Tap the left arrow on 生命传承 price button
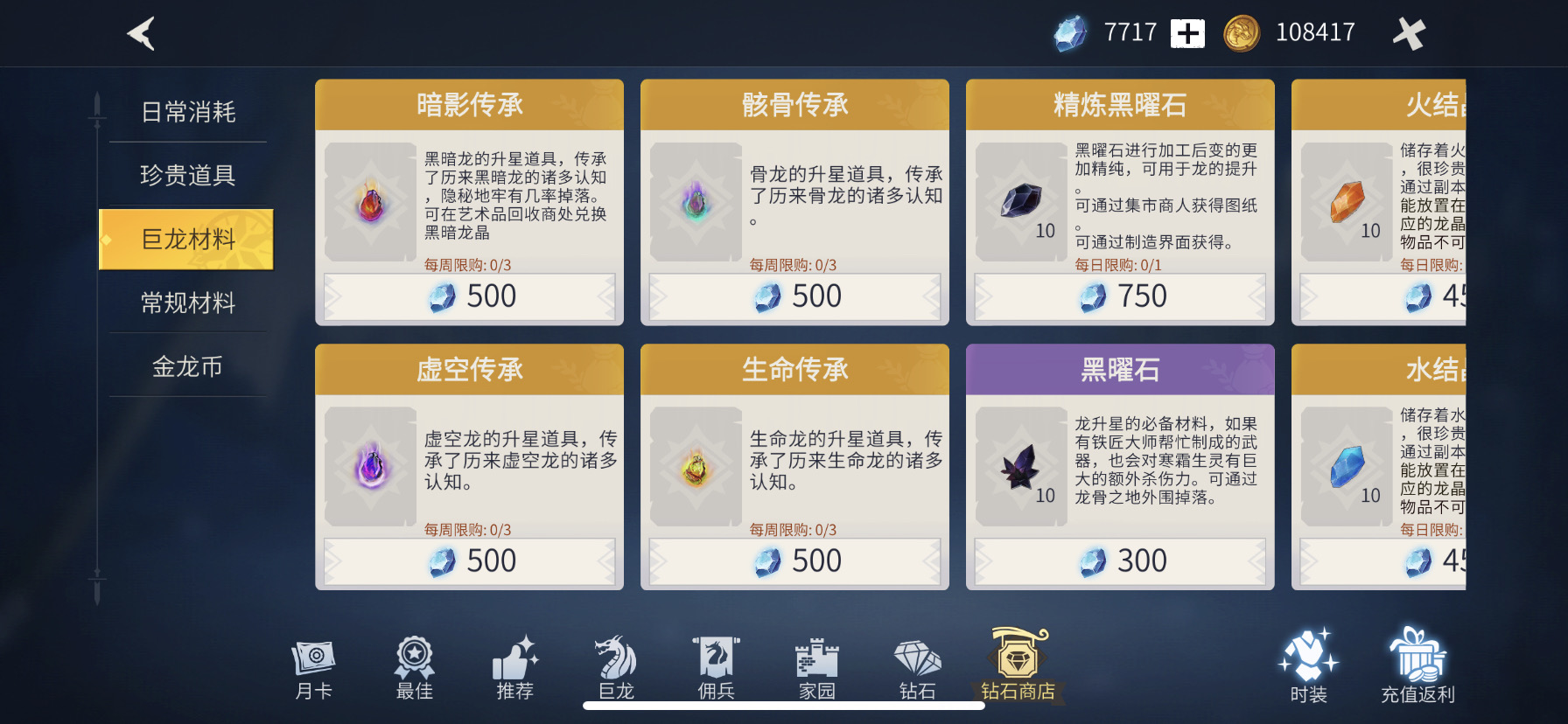 coord(657,560)
